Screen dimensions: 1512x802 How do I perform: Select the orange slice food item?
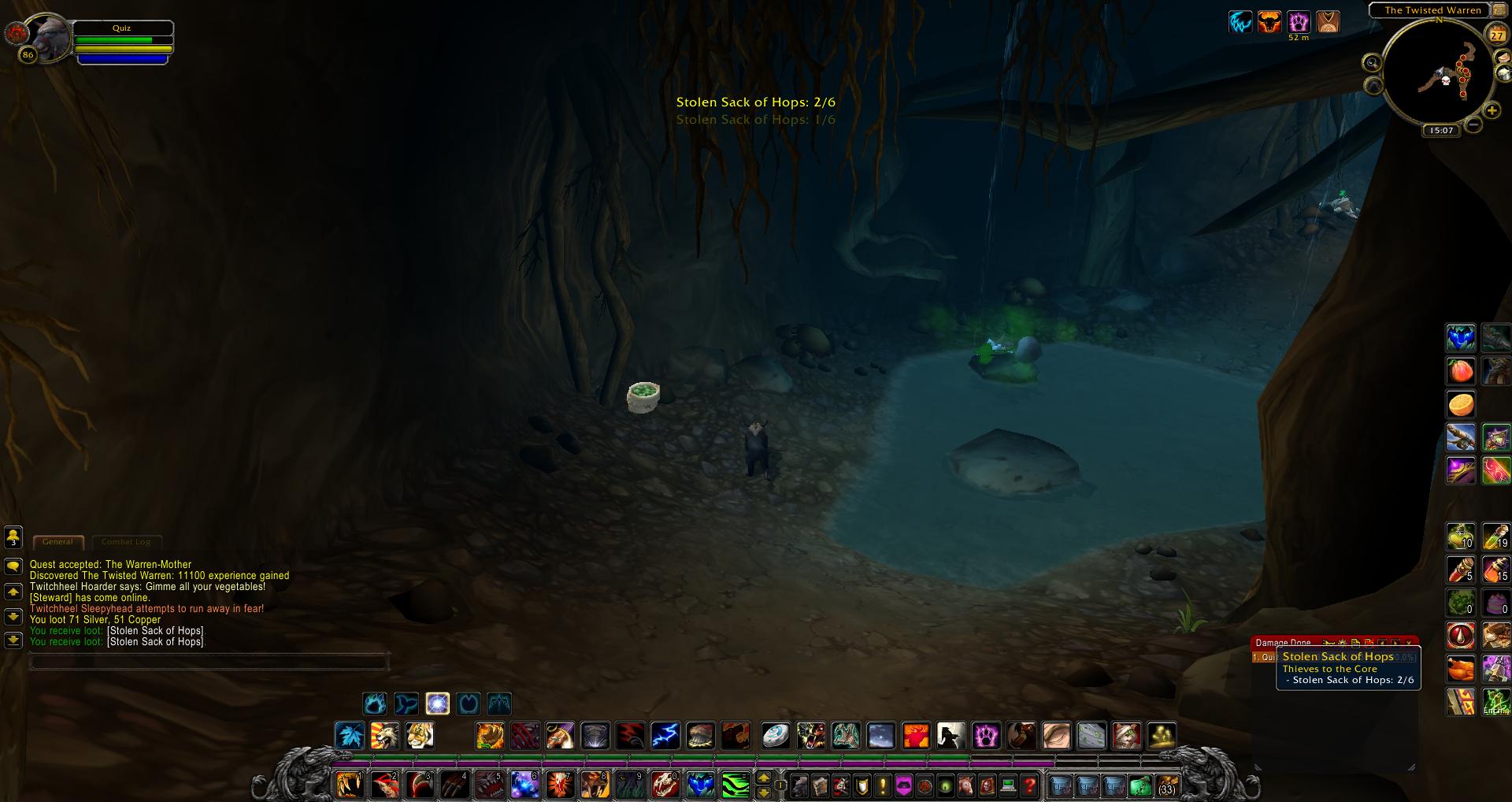tap(1461, 404)
